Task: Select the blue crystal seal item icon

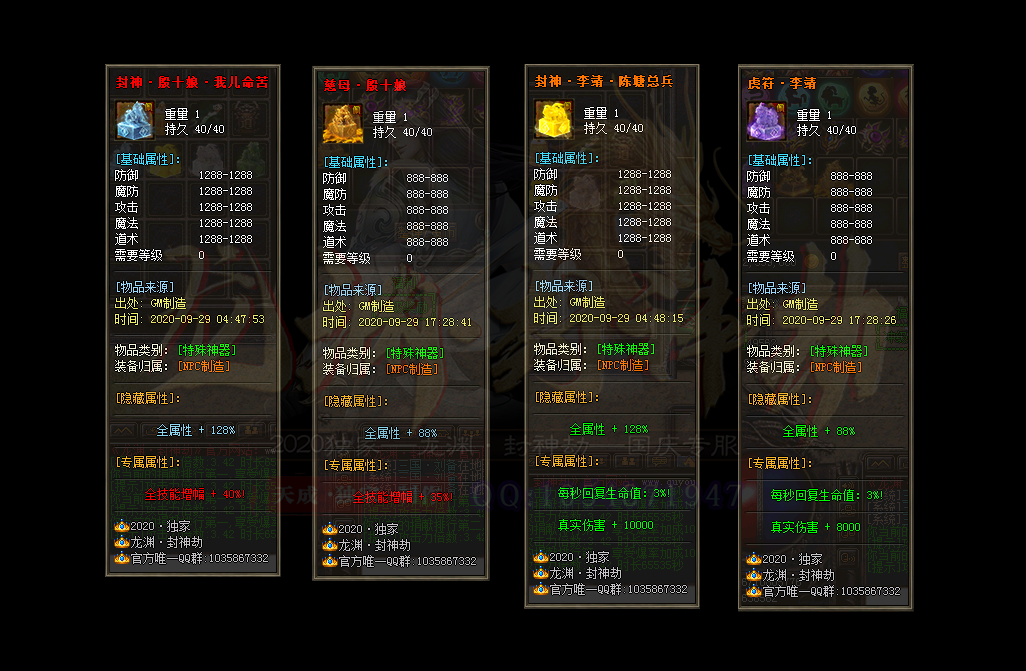Action: tap(133, 121)
